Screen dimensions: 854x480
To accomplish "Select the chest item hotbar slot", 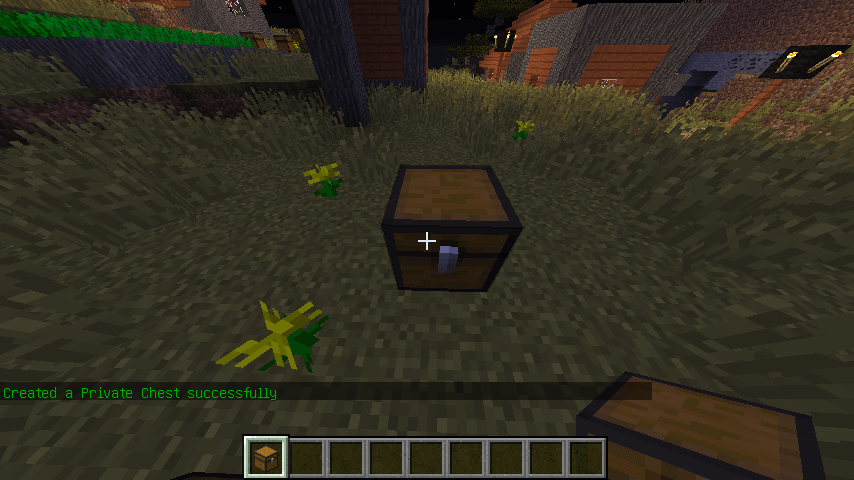I will (266, 457).
